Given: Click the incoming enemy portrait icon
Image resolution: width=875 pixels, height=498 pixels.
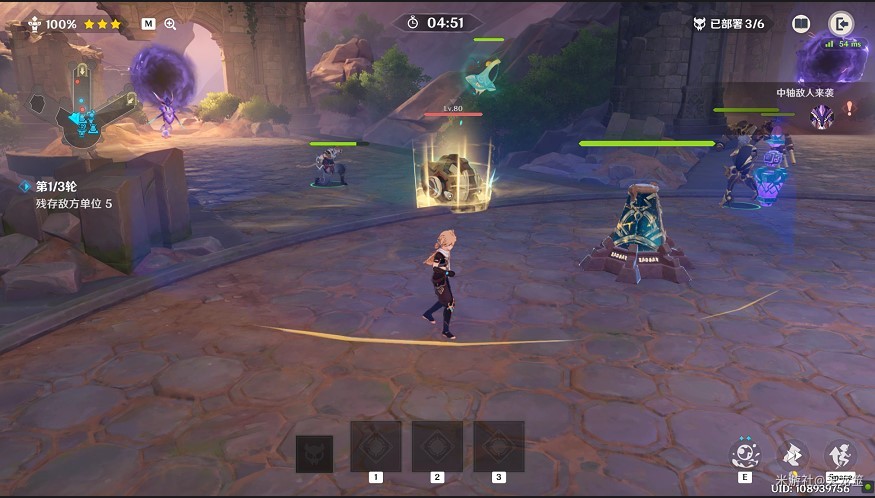Looking at the screenshot, I should (x=820, y=117).
